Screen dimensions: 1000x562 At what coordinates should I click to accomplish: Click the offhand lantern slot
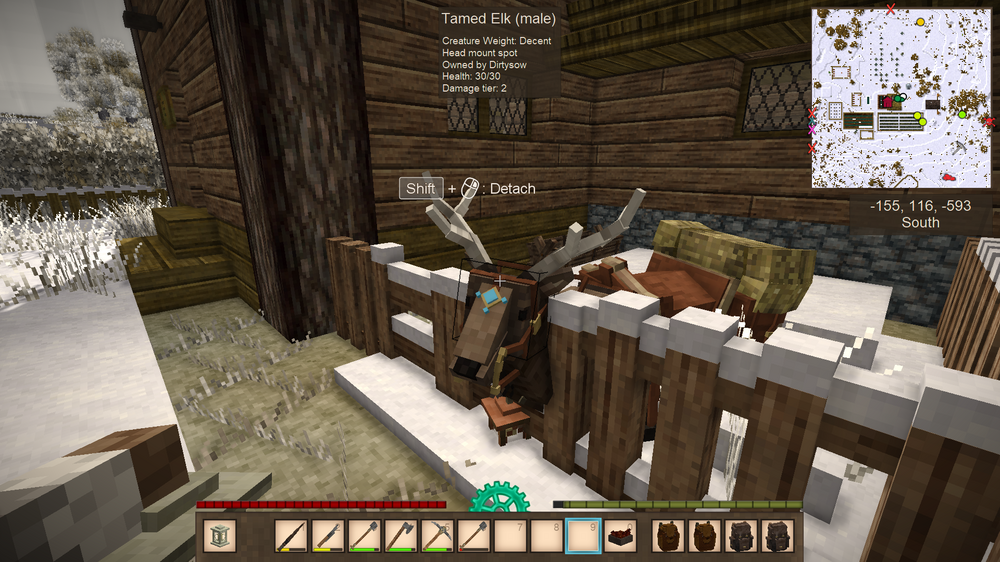point(220,536)
